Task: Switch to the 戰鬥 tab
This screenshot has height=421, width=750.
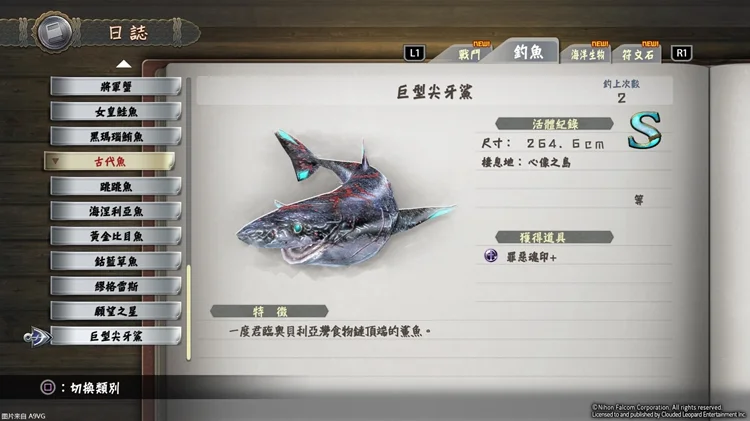Action: (x=470, y=54)
